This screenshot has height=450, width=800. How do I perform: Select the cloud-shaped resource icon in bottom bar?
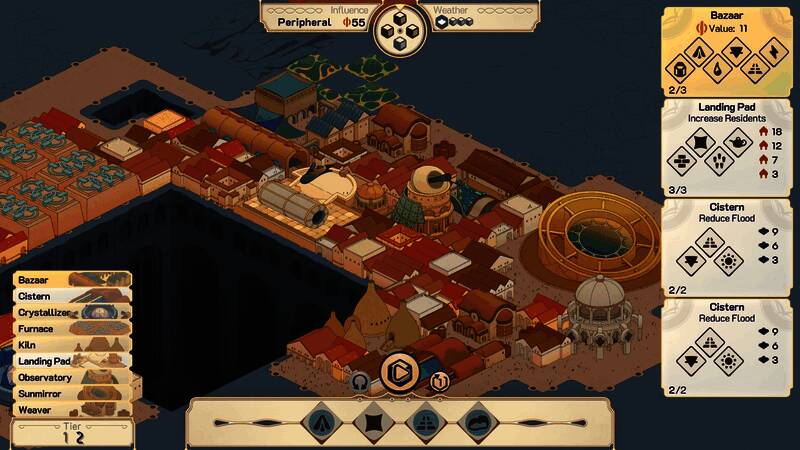pos(478,423)
